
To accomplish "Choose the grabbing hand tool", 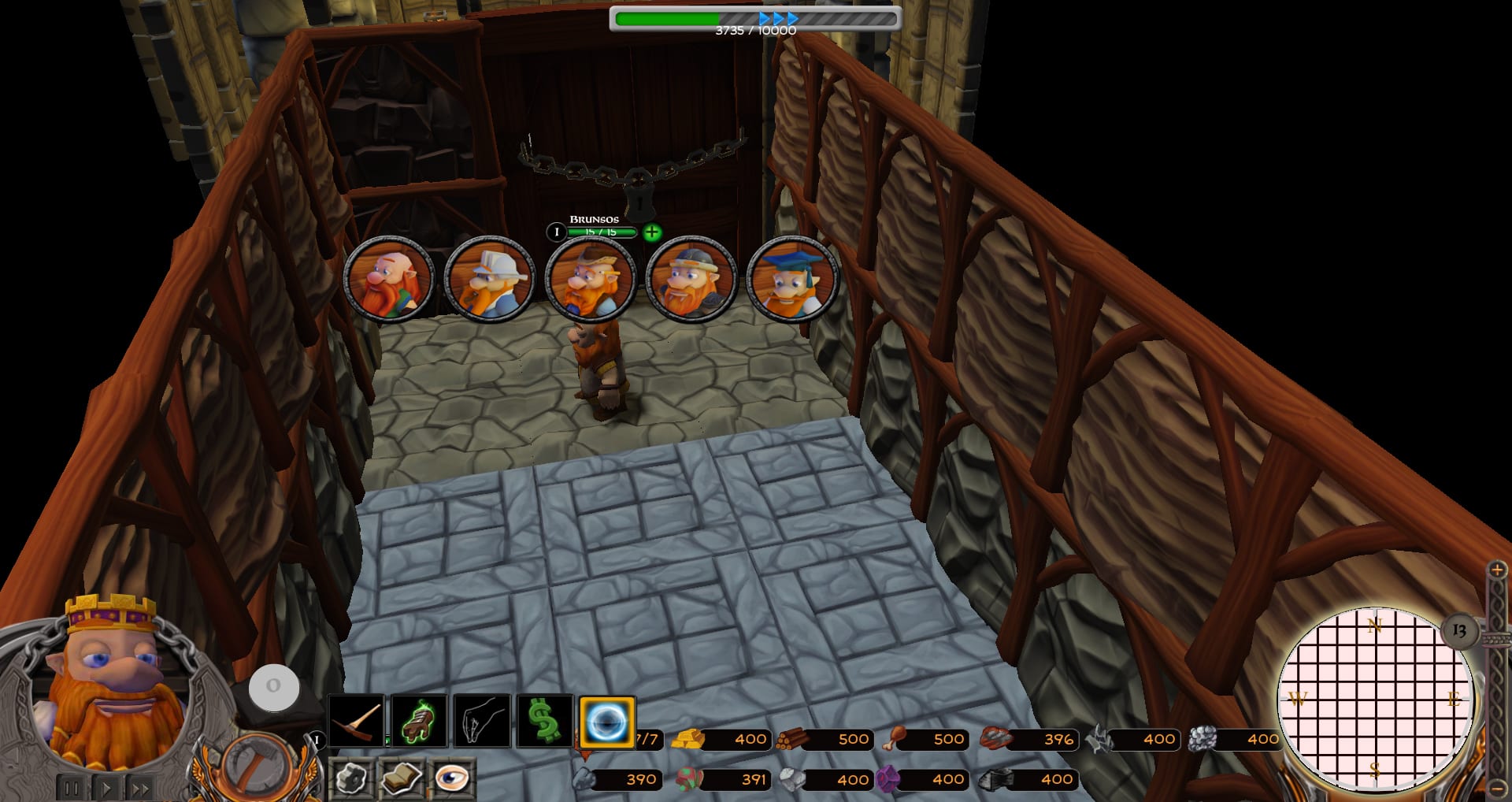I will [481, 721].
